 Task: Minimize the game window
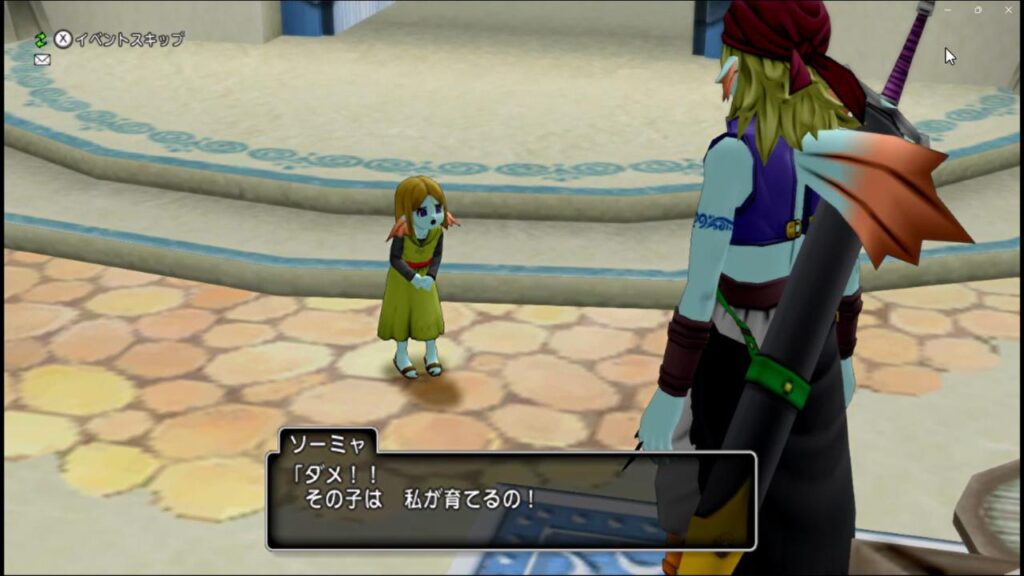[x=948, y=10]
